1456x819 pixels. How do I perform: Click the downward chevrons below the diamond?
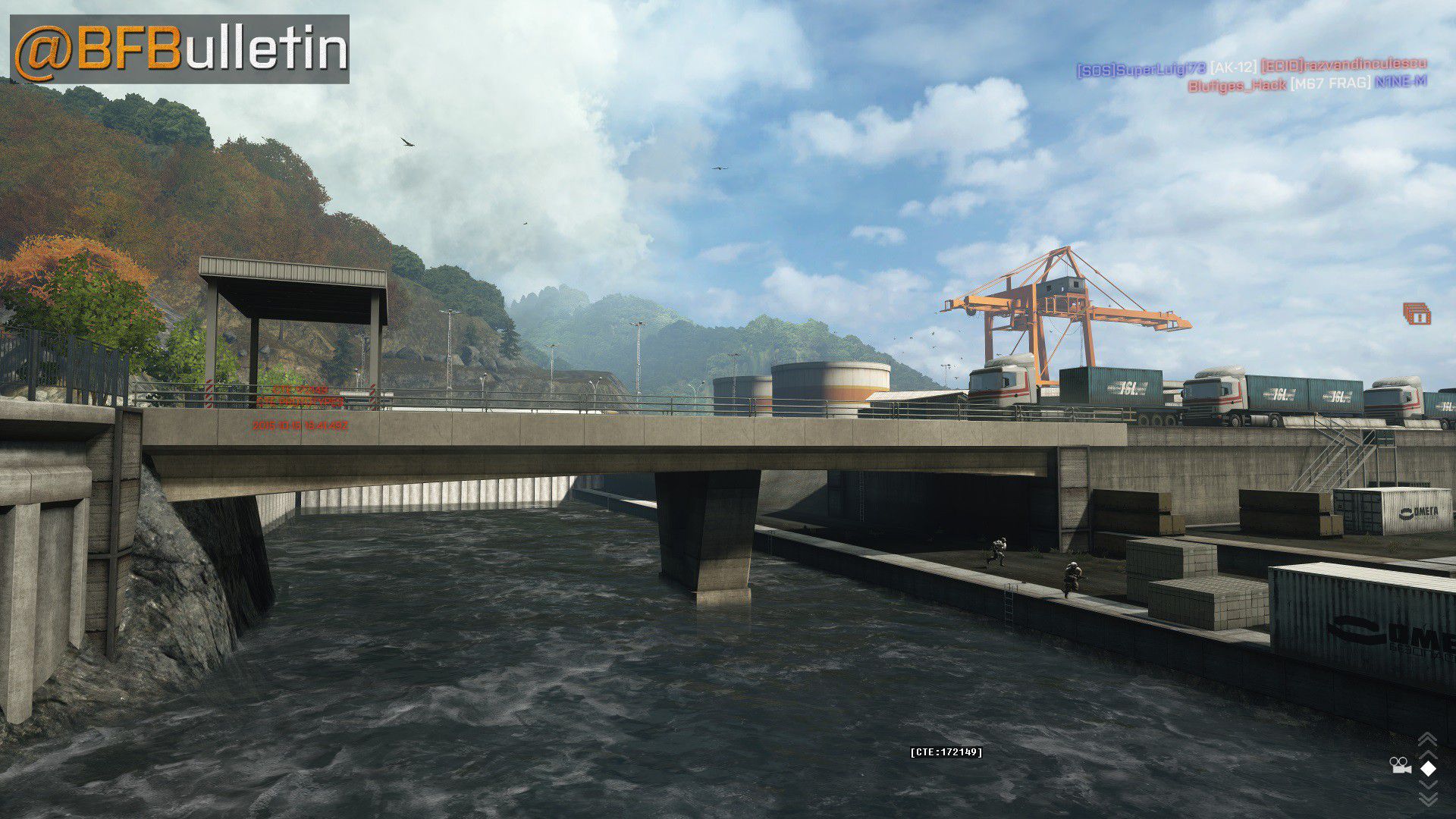(x=1428, y=796)
